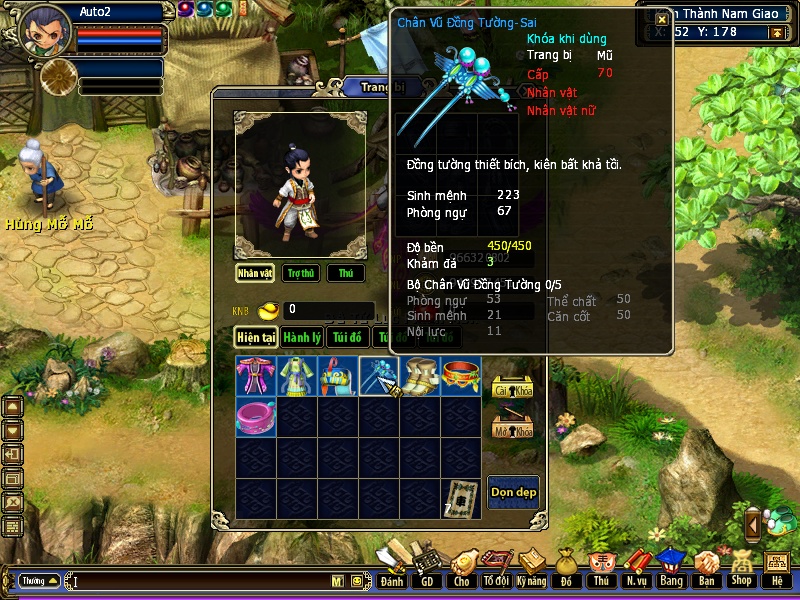Choose the scroll item with count 7
This screenshot has height=600, width=800.
pyautogui.click(x=461, y=497)
